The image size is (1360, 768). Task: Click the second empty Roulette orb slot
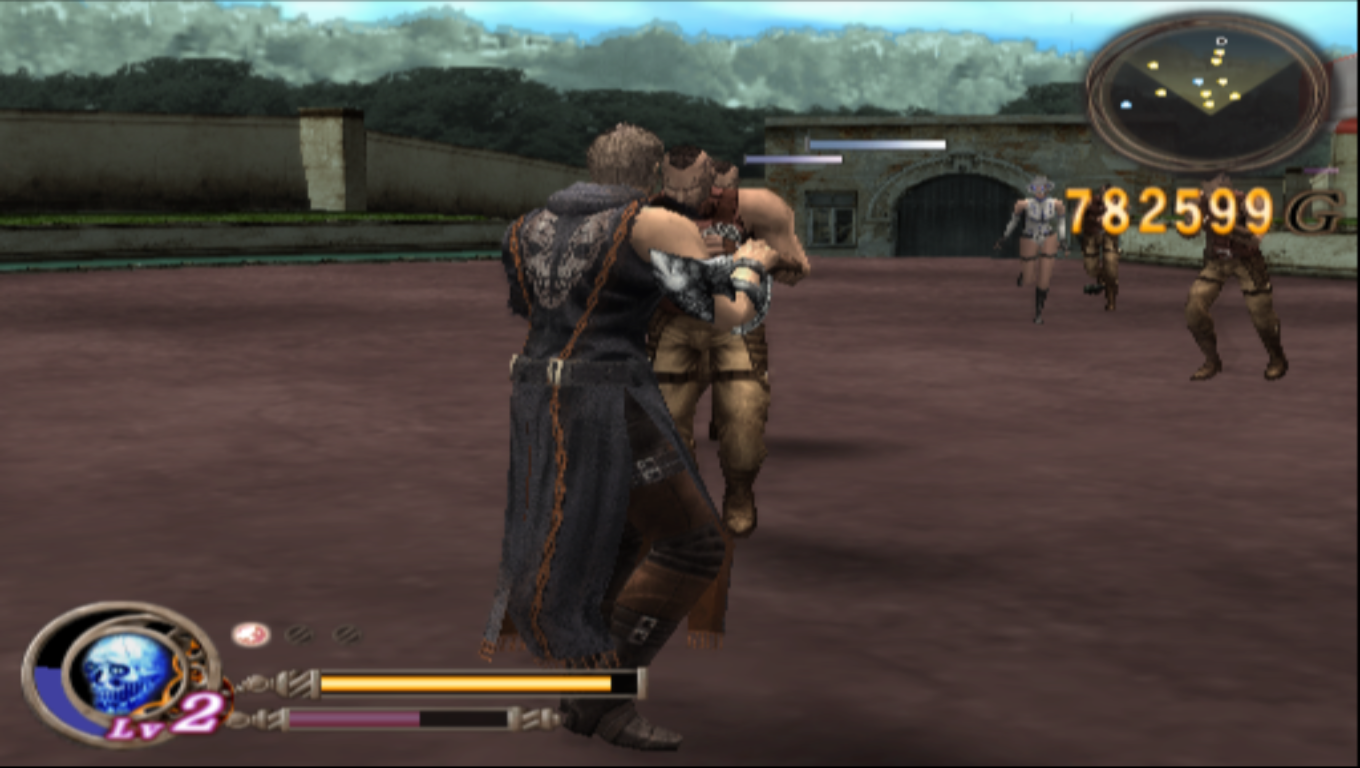point(345,633)
